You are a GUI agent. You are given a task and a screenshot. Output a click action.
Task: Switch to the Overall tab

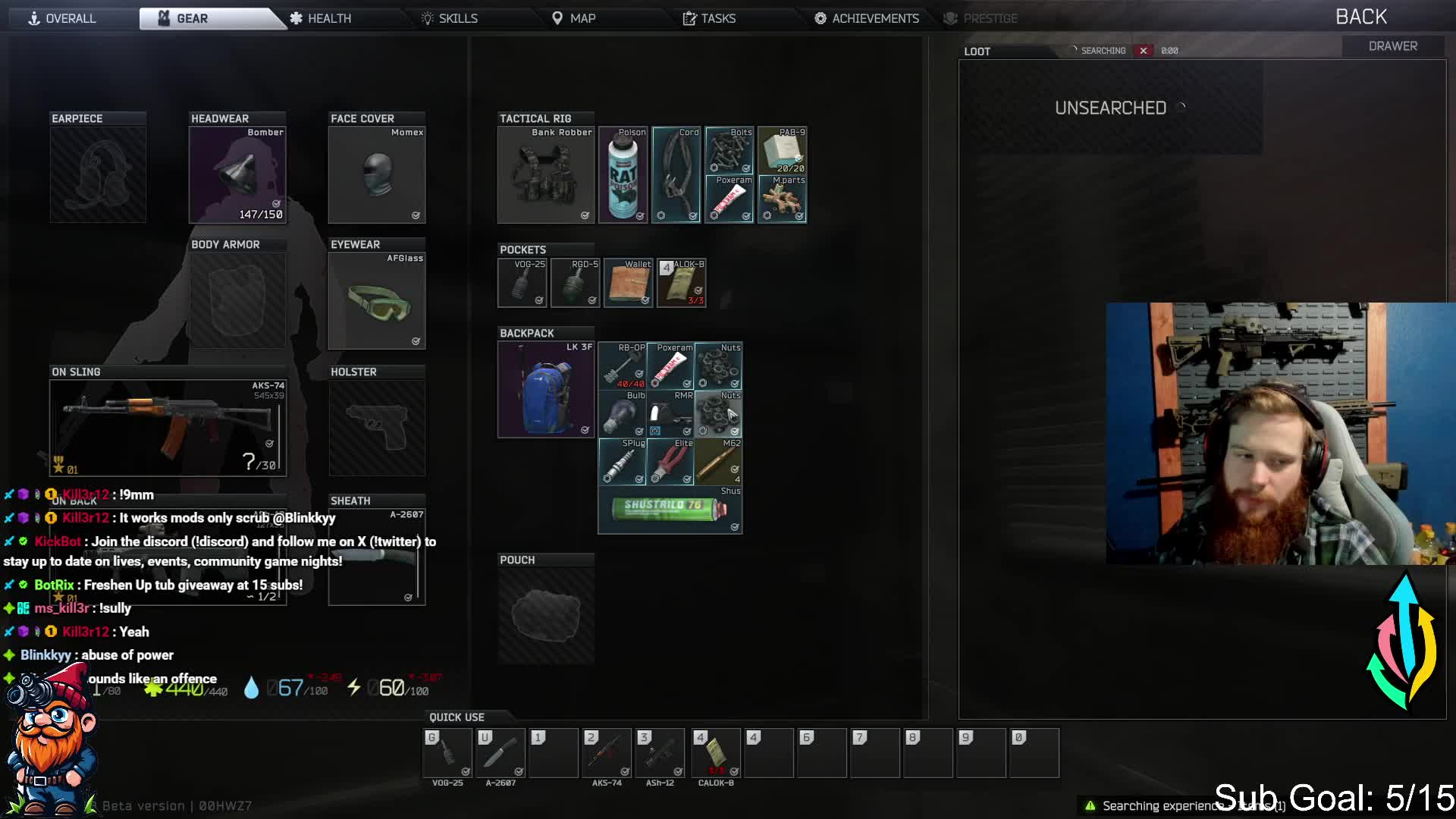pyautogui.click(x=63, y=18)
